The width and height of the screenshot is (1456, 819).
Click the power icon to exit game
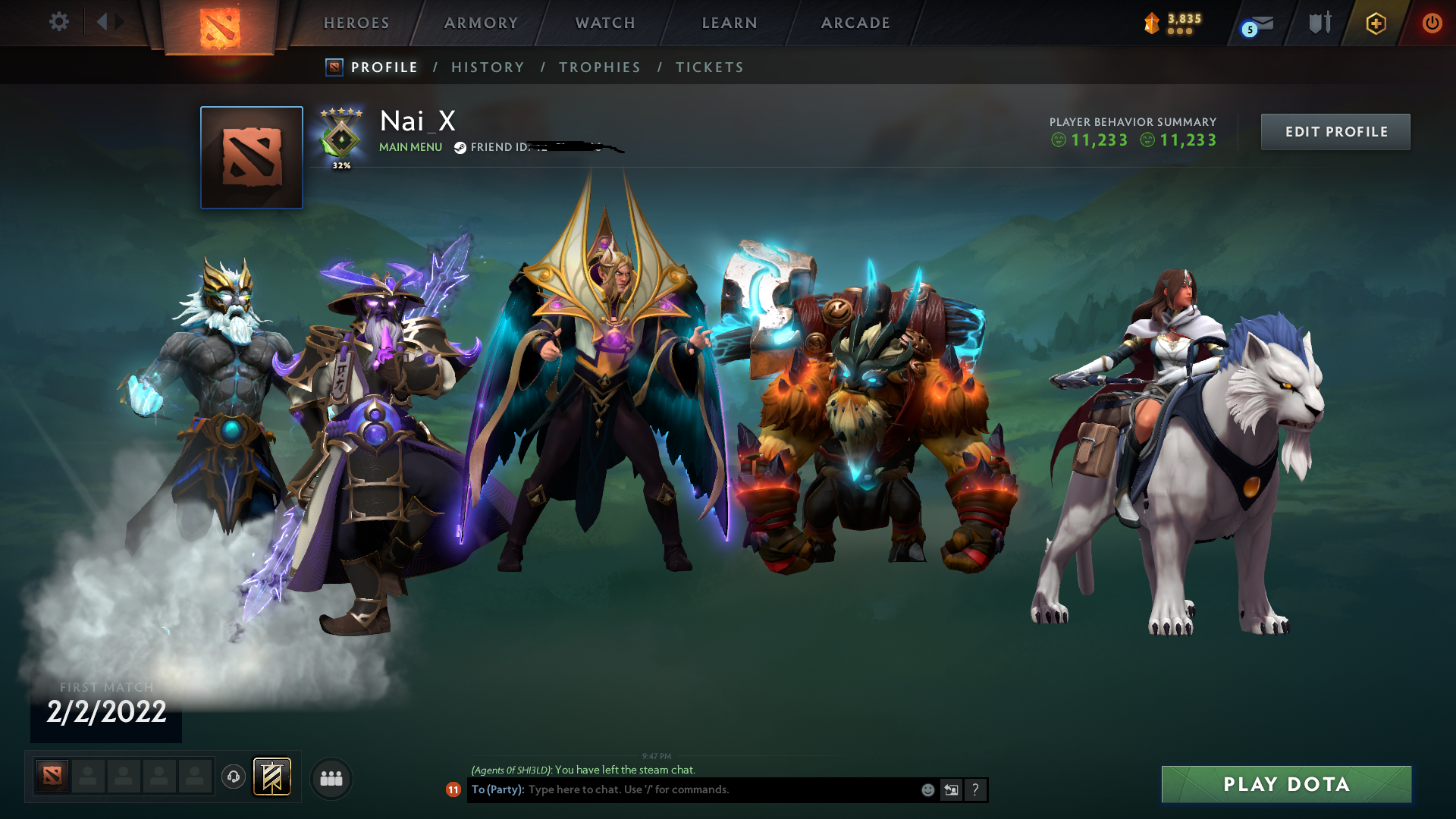click(x=1432, y=23)
